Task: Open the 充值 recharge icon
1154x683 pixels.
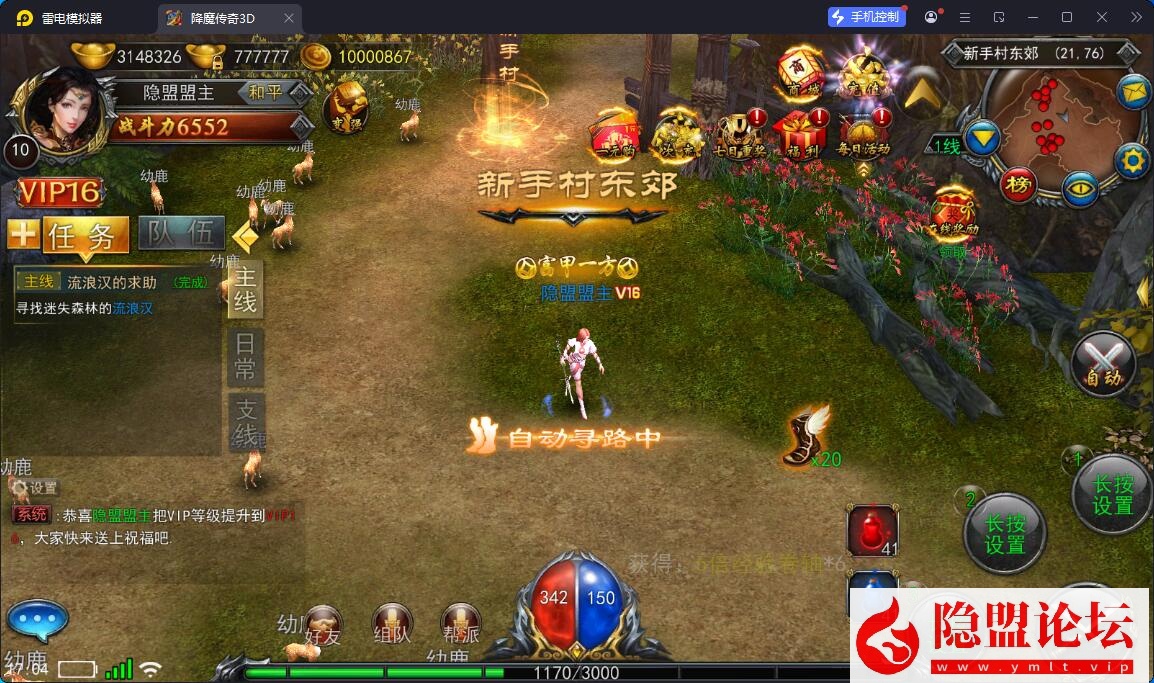Action: tap(866, 73)
